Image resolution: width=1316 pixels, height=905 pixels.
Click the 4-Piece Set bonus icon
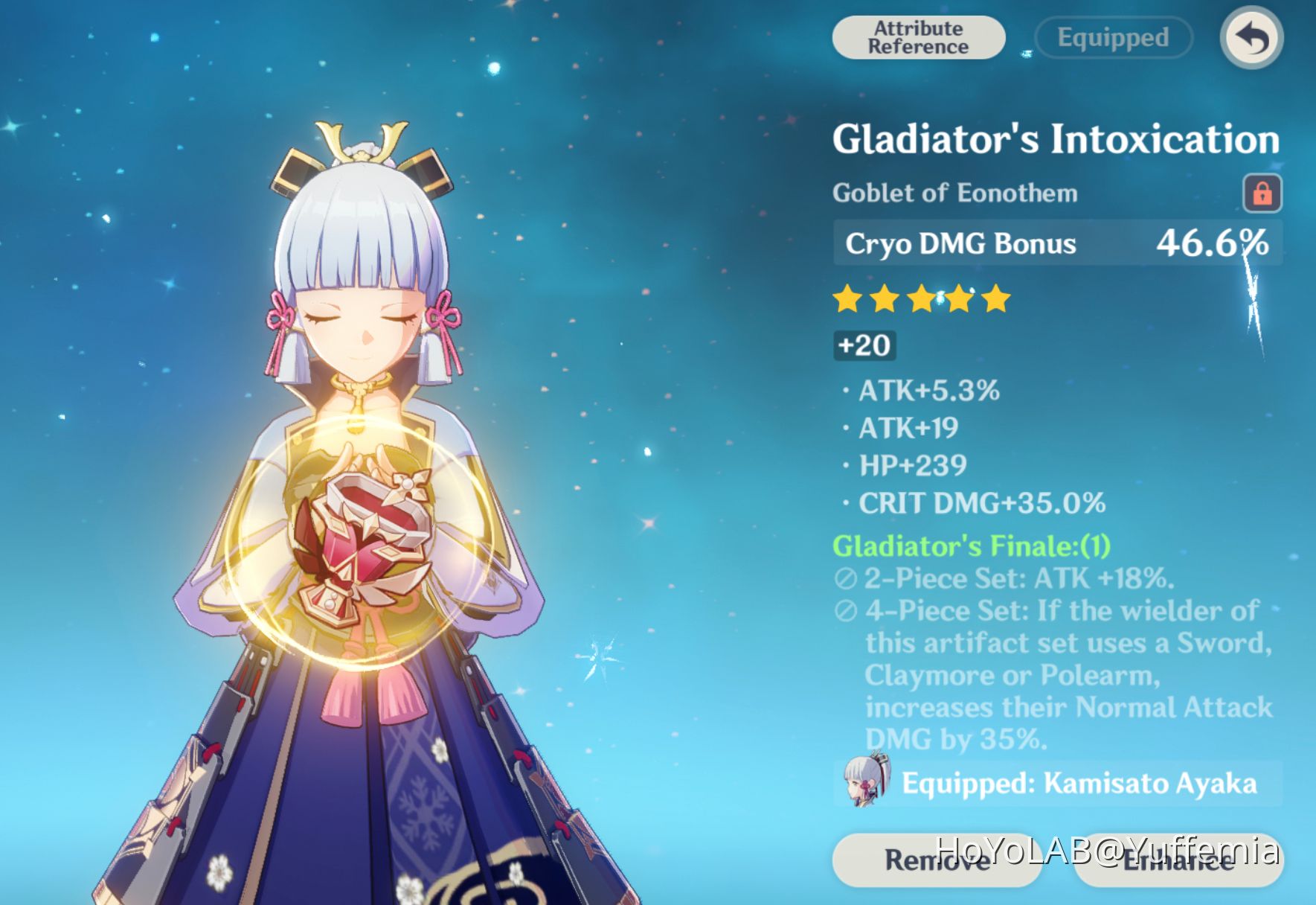(x=845, y=612)
